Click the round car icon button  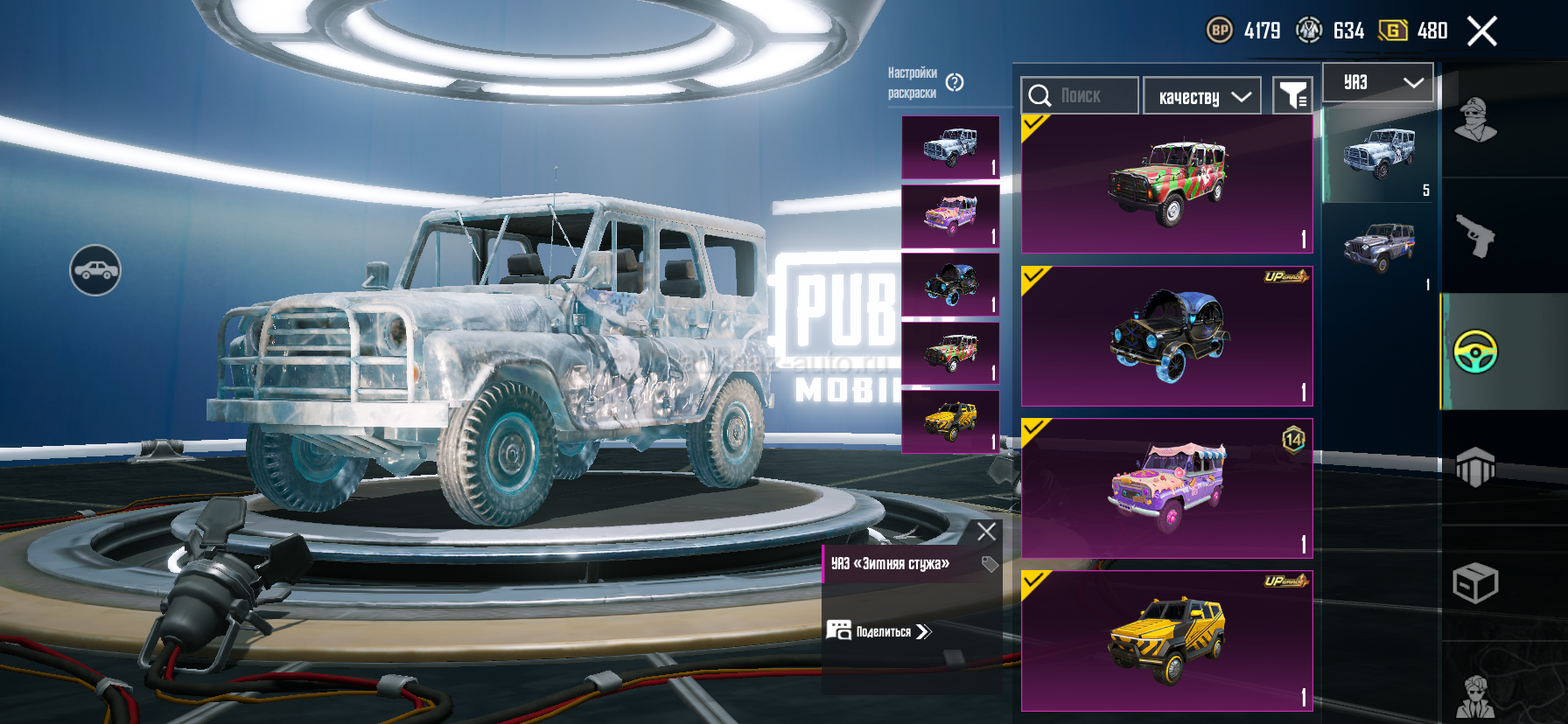click(95, 270)
